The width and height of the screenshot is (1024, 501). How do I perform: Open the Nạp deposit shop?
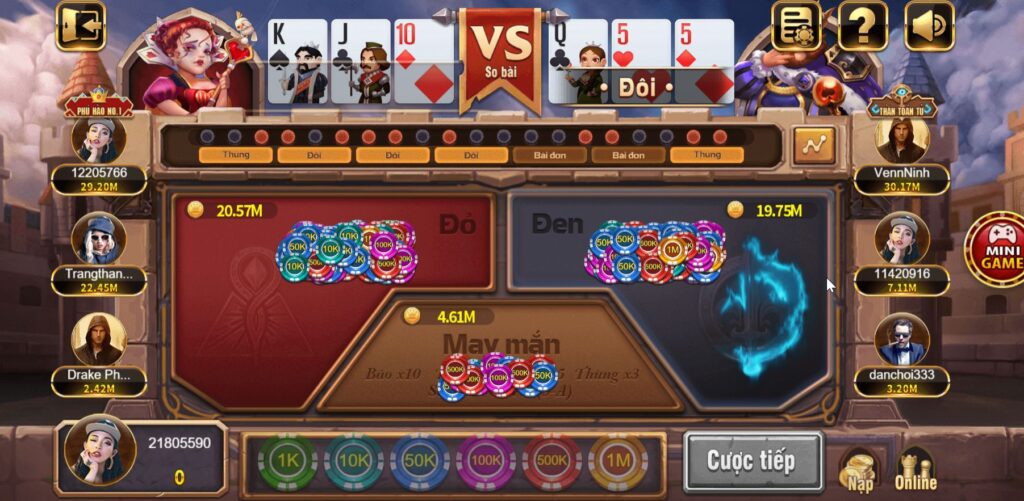860,469
